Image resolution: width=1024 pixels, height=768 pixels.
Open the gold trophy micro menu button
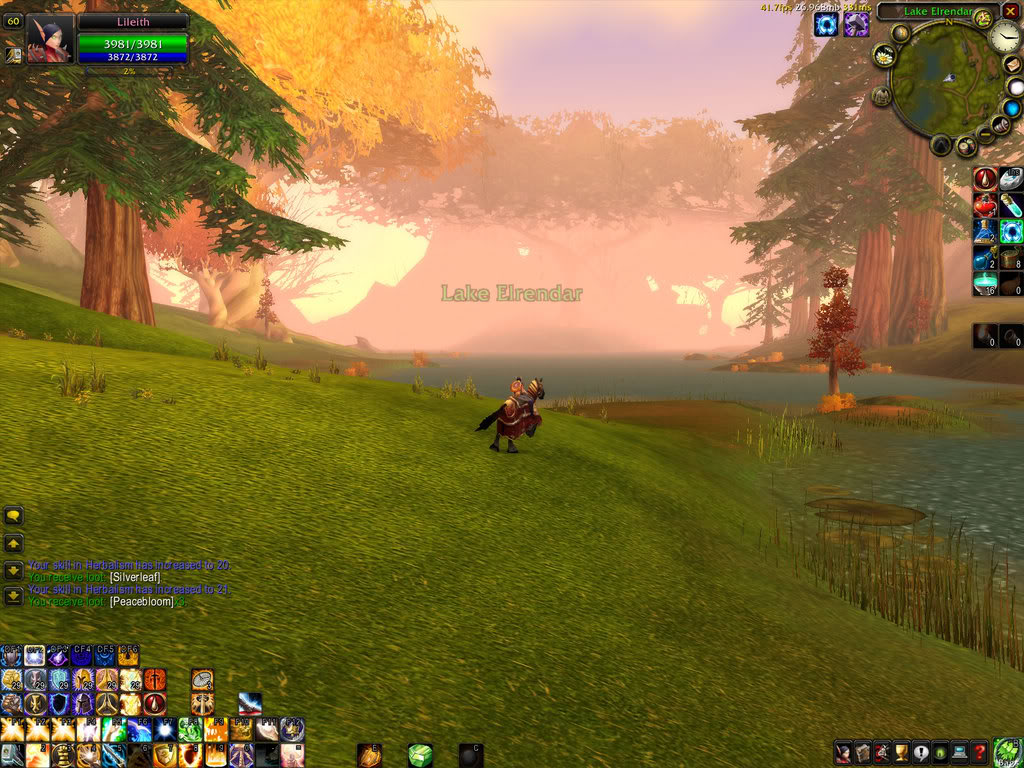click(900, 753)
